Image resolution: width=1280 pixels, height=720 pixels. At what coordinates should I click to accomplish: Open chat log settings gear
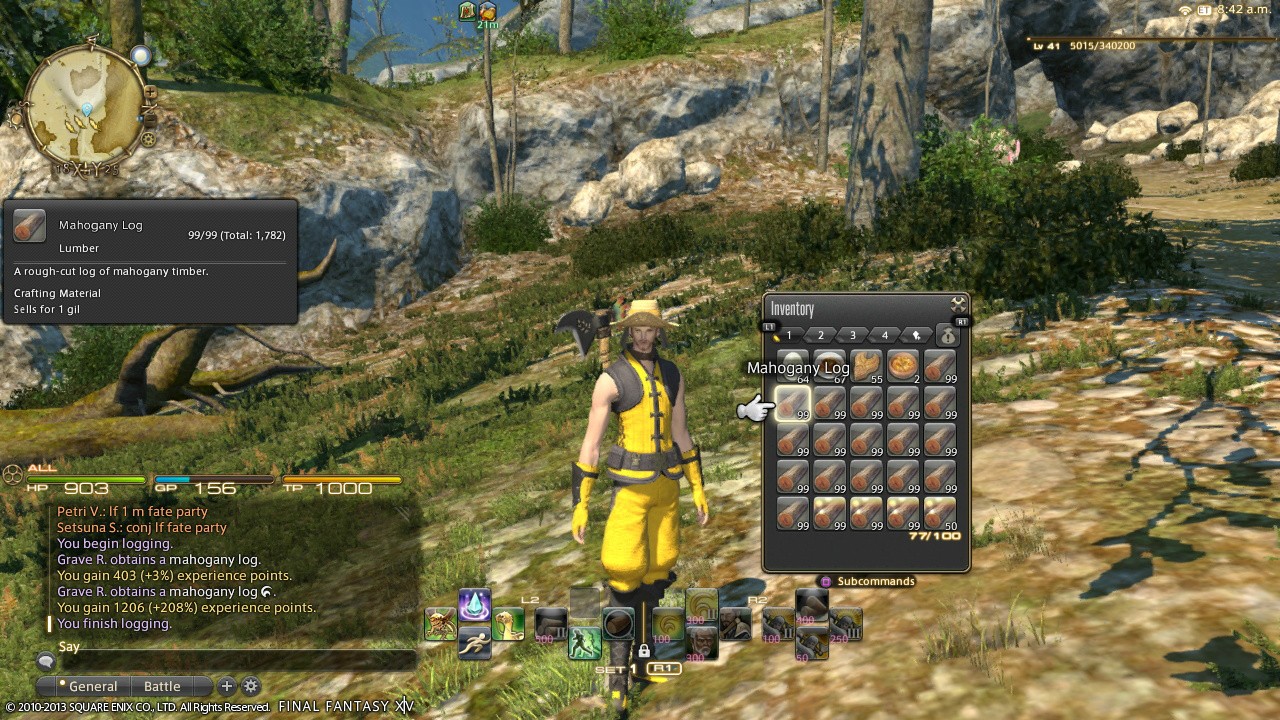[x=251, y=686]
